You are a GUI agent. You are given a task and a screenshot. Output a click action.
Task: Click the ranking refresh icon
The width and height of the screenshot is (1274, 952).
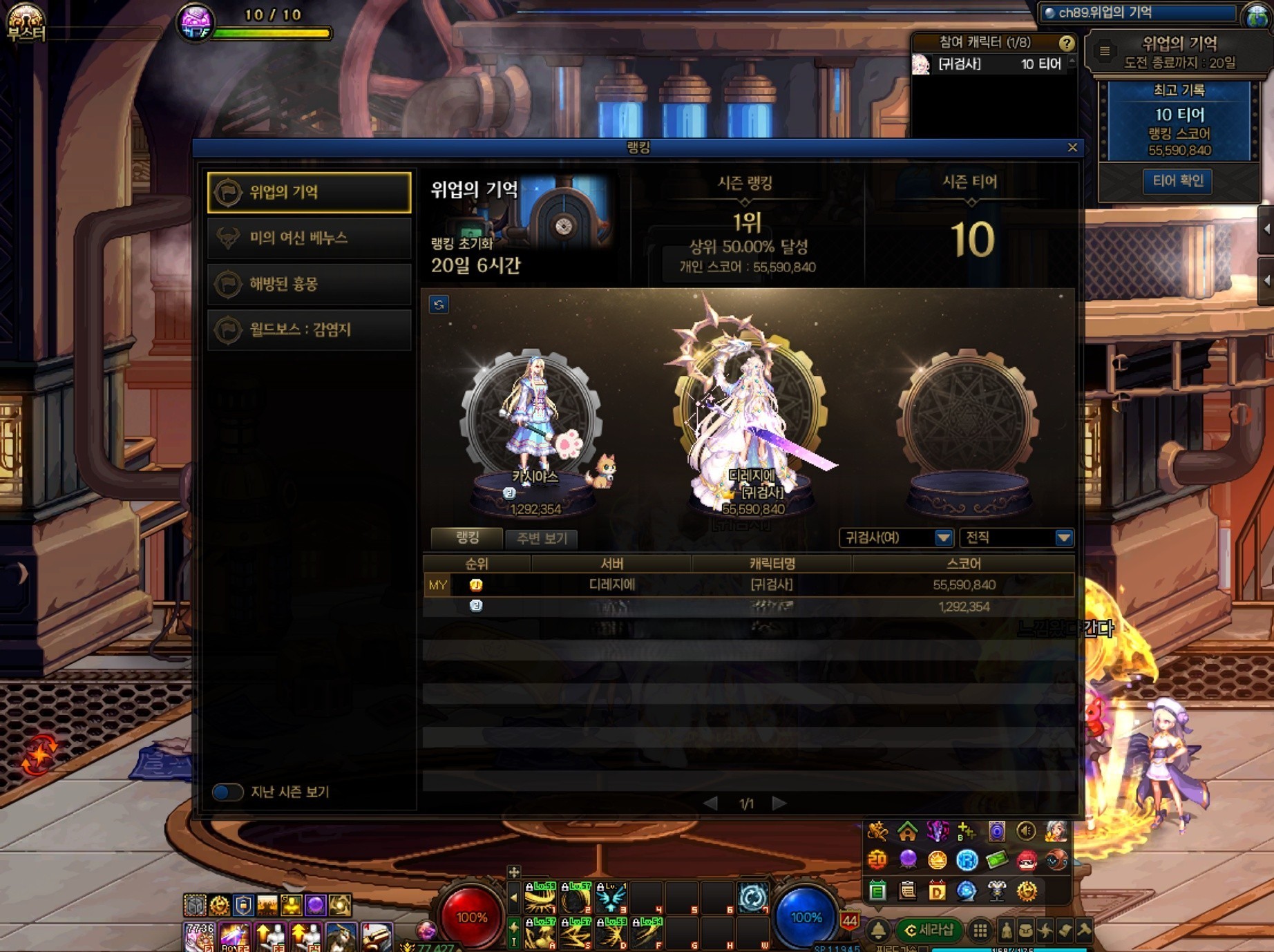[x=439, y=305]
